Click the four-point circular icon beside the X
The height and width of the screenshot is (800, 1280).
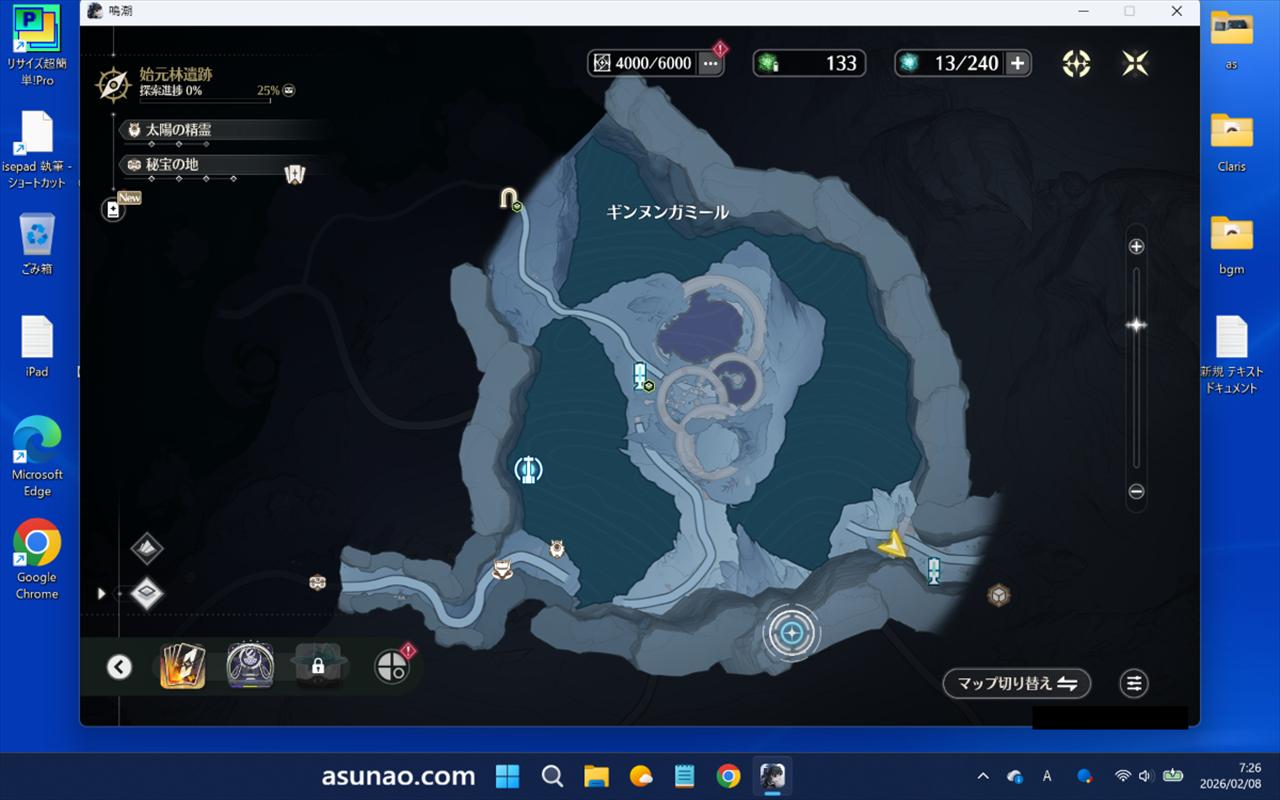point(1076,63)
